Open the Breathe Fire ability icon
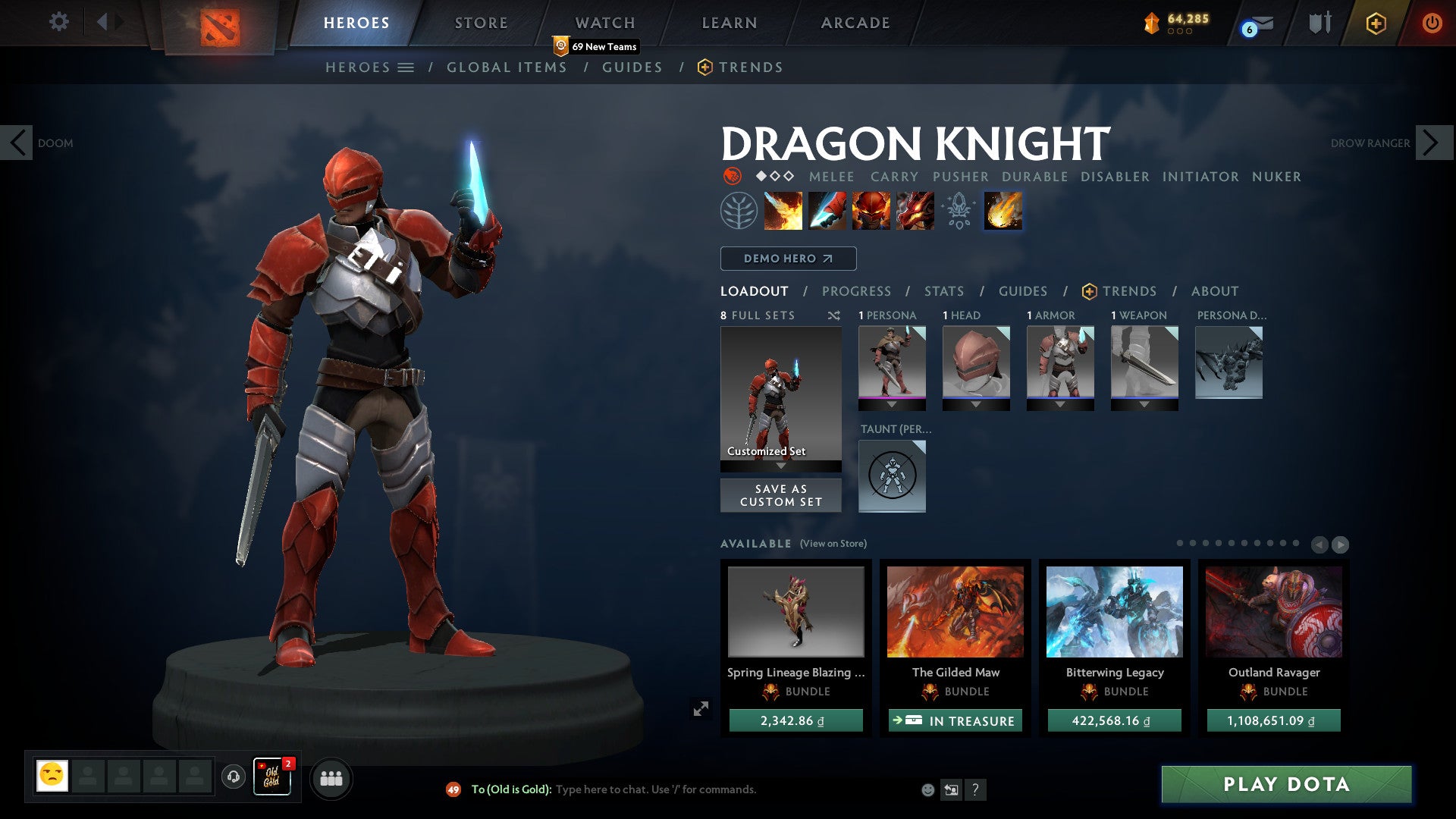This screenshot has height=819, width=1456. 782,211
